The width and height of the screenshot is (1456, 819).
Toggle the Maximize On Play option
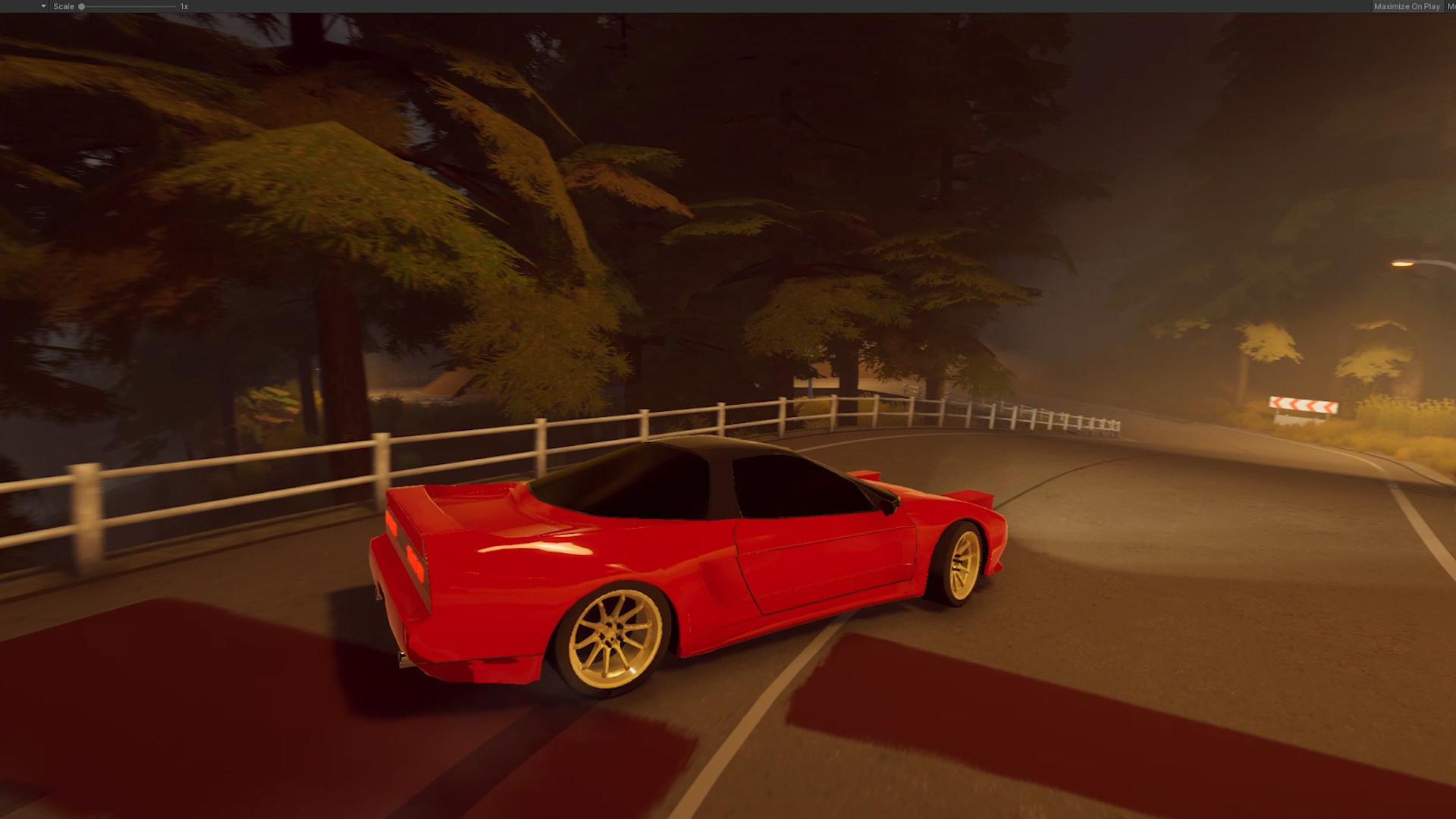[x=1407, y=6]
